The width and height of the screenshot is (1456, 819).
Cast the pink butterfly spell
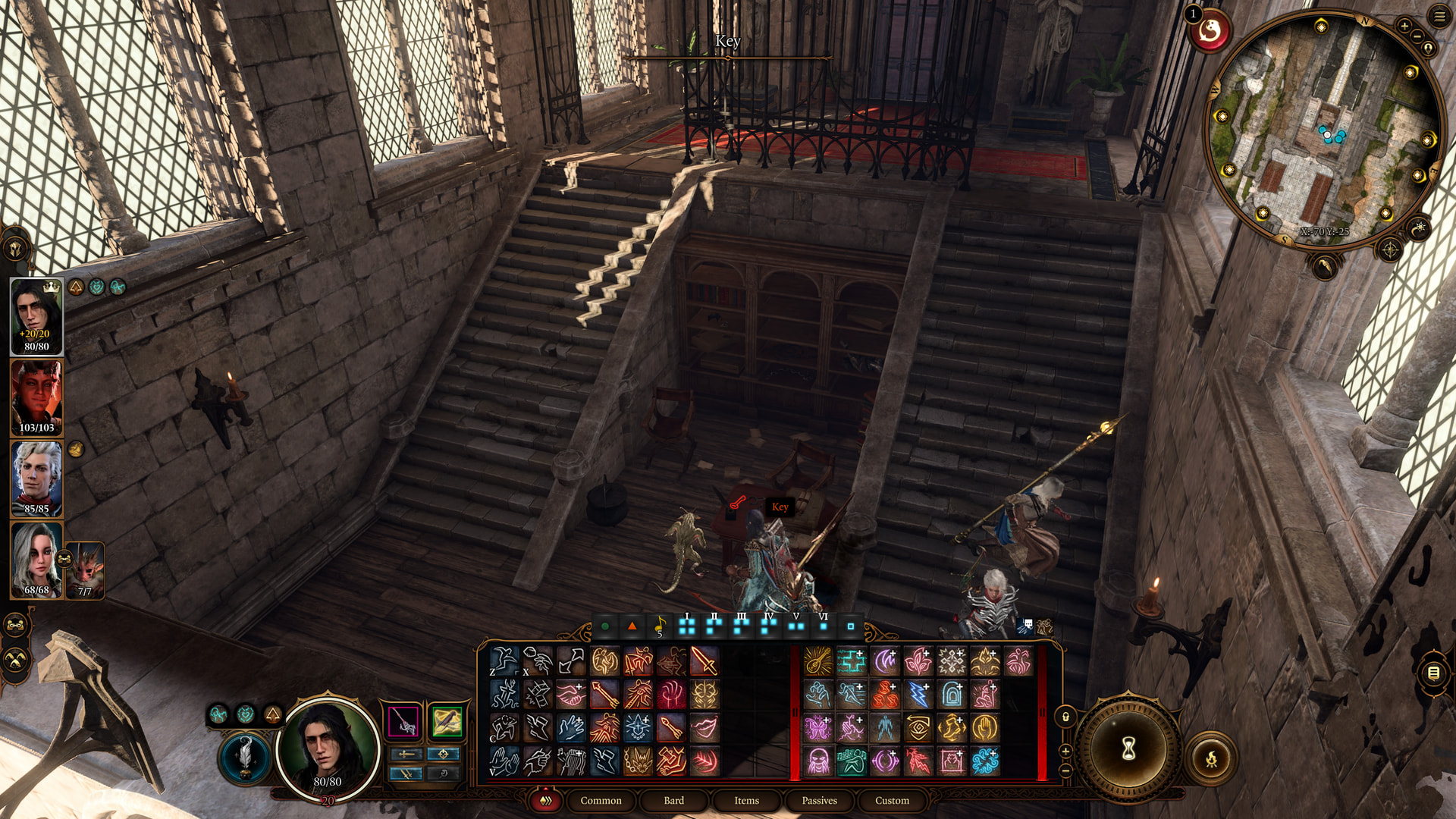[818, 728]
